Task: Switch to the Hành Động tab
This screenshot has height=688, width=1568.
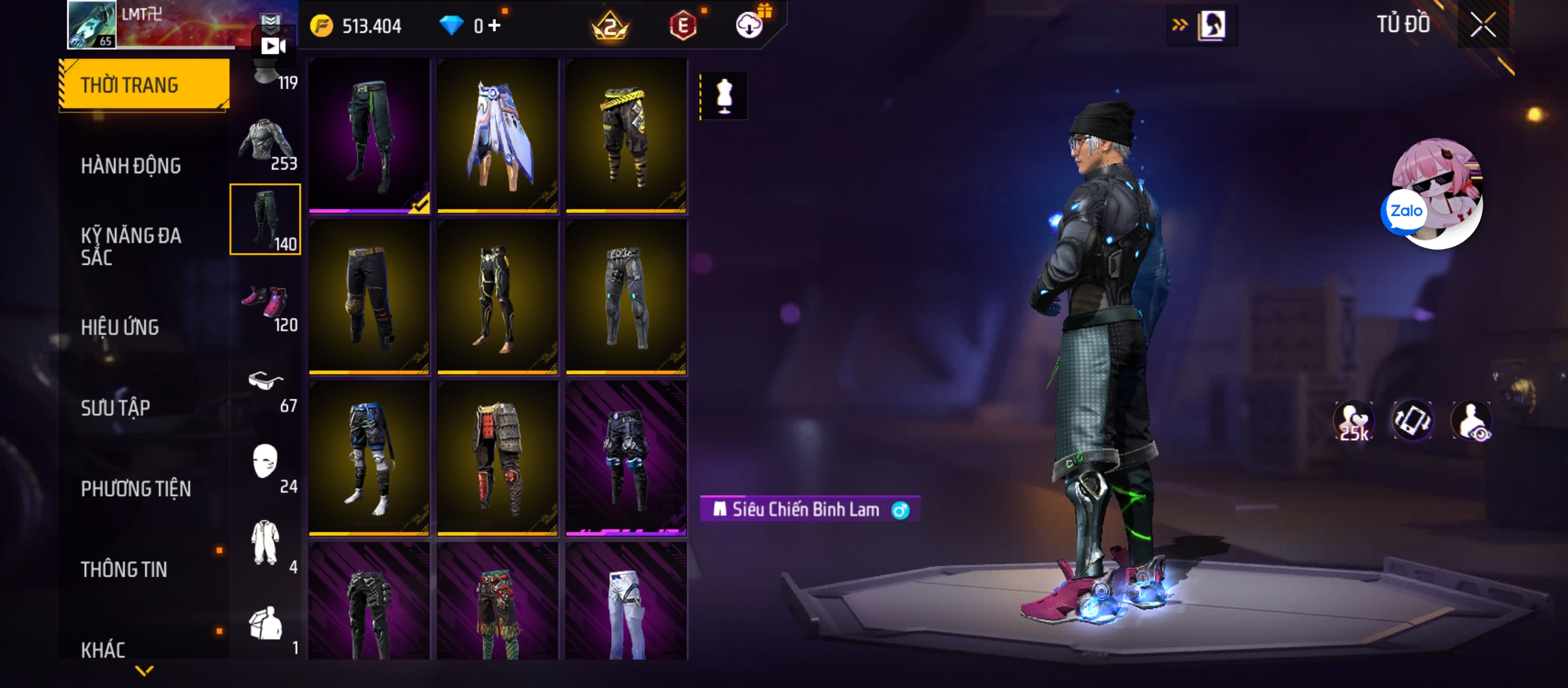Action: 131,166
